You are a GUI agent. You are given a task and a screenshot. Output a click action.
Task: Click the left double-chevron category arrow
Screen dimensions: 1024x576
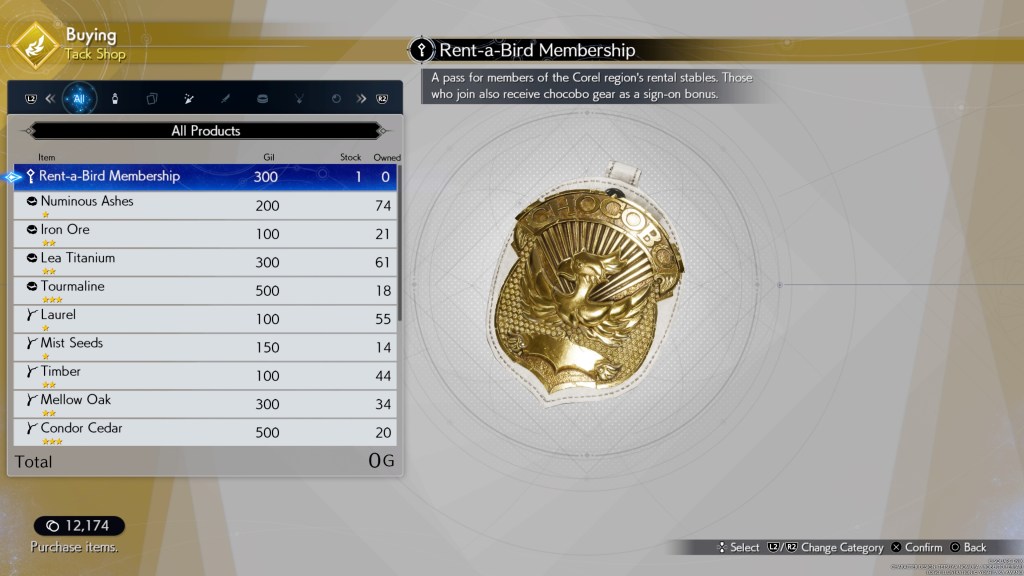click(x=50, y=99)
